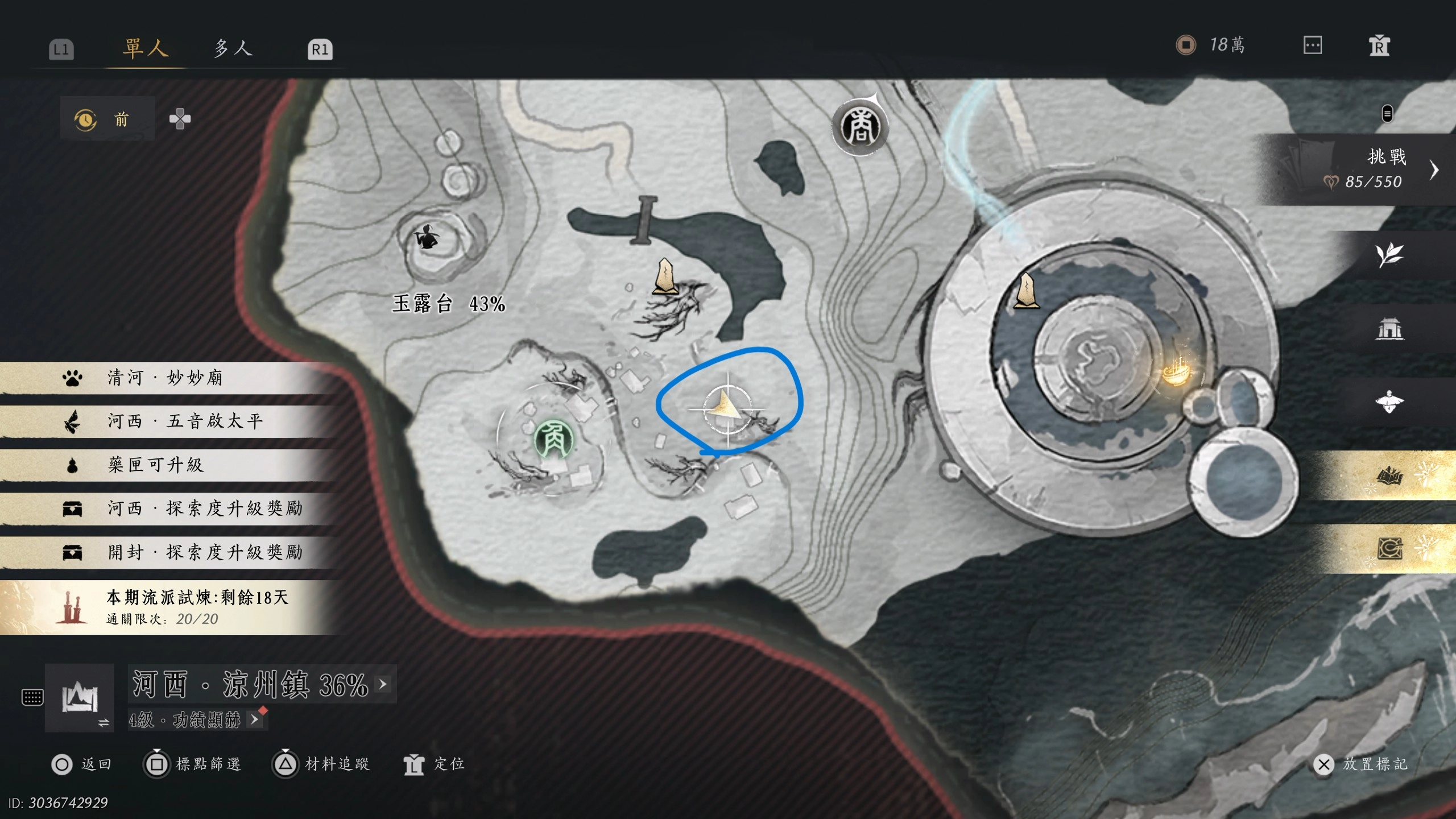Click the green glowing map marker
This screenshot has width=1456, height=819.
pos(553,439)
